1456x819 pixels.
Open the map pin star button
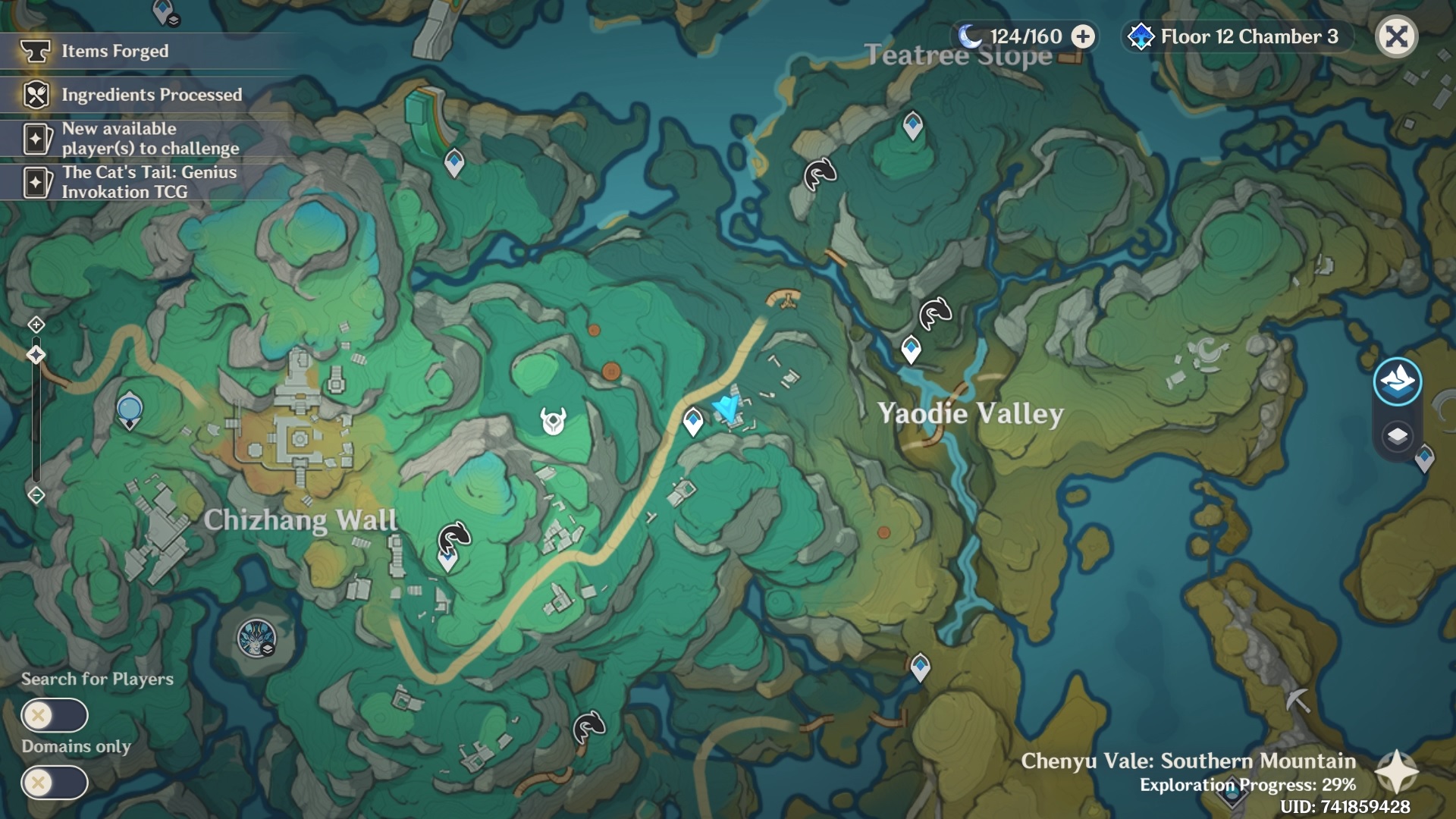[x=1396, y=772]
